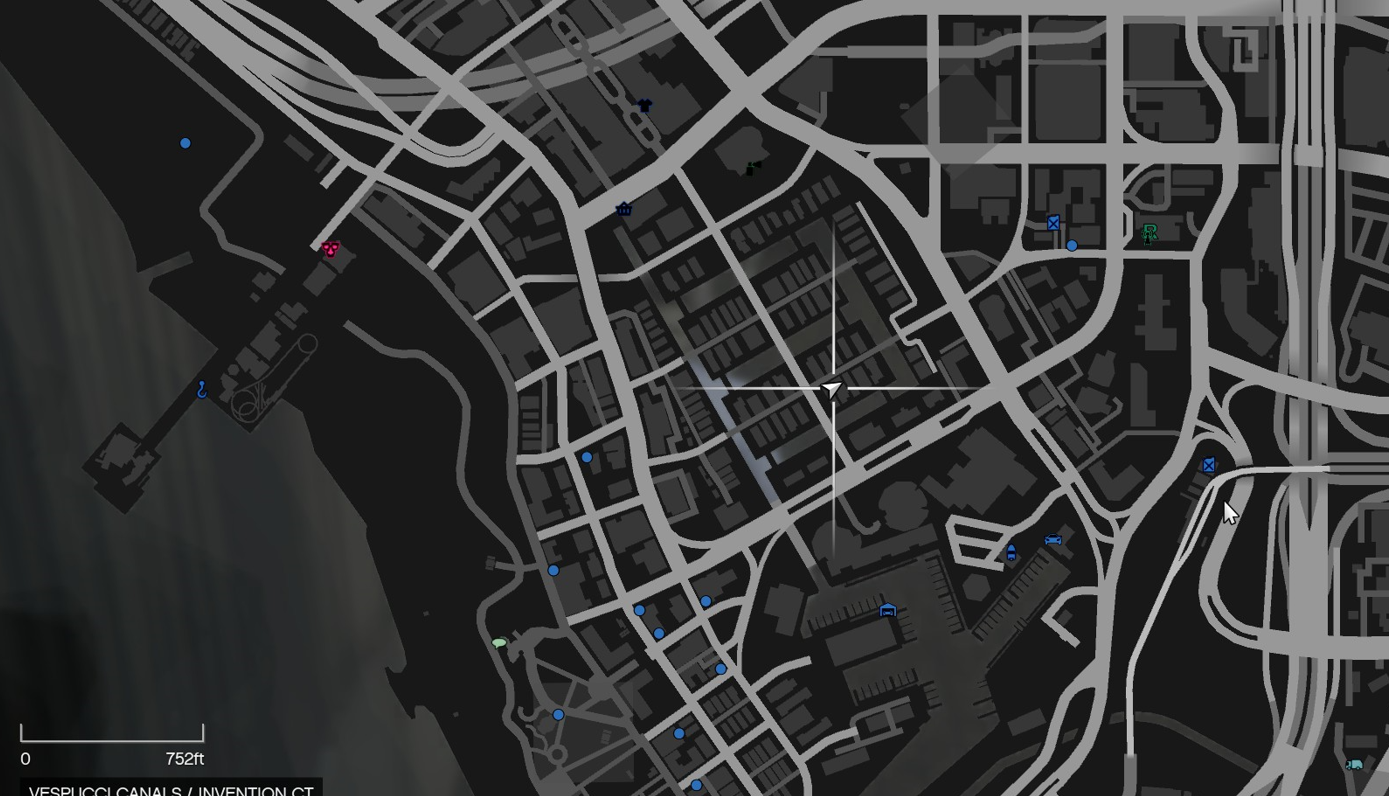This screenshot has width=1389, height=796.
Task: Open the blue garage blip
Action: (x=887, y=610)
